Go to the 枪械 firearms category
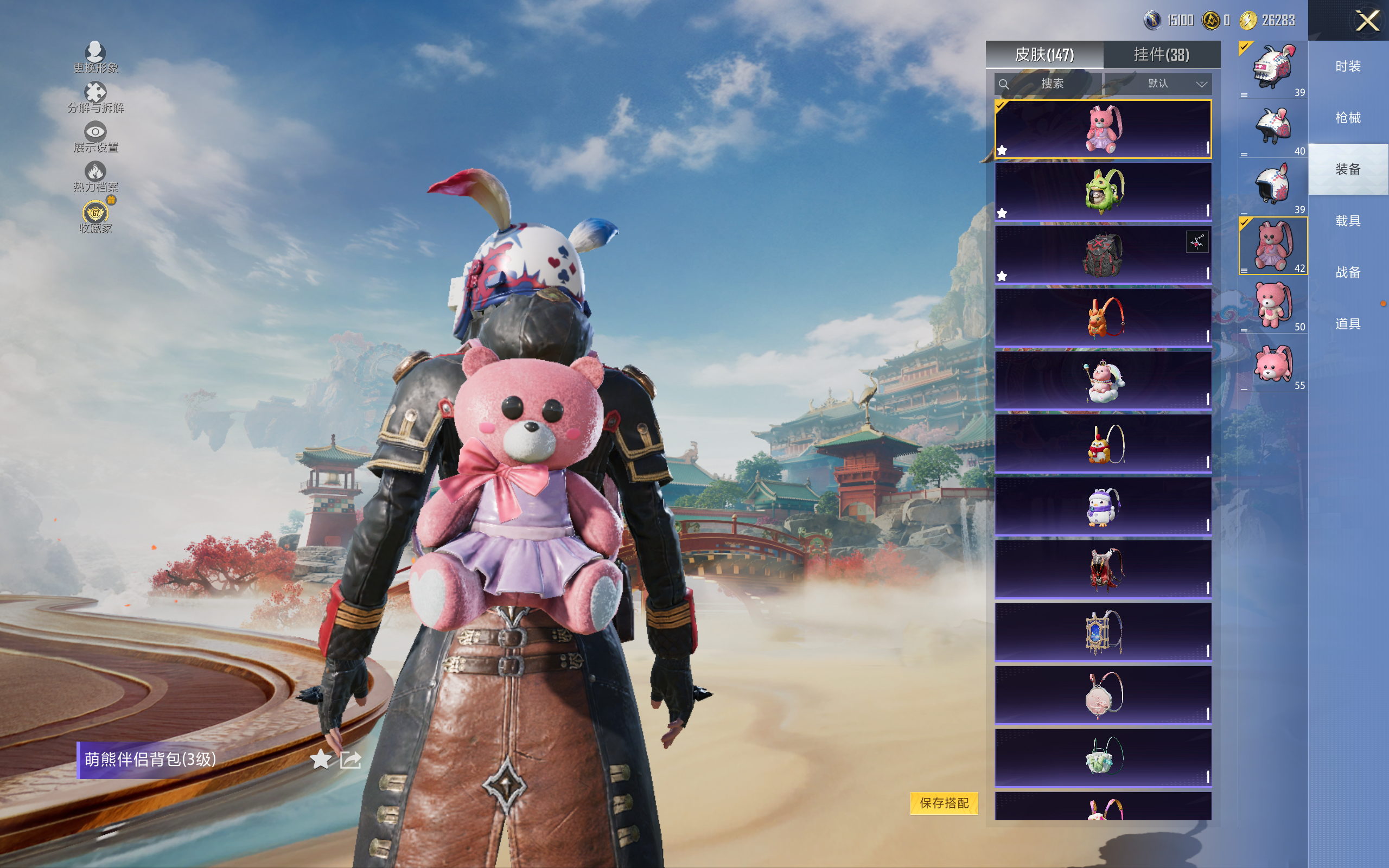The width and height of the screenshot is (1389, 868). pos(1348,118)
